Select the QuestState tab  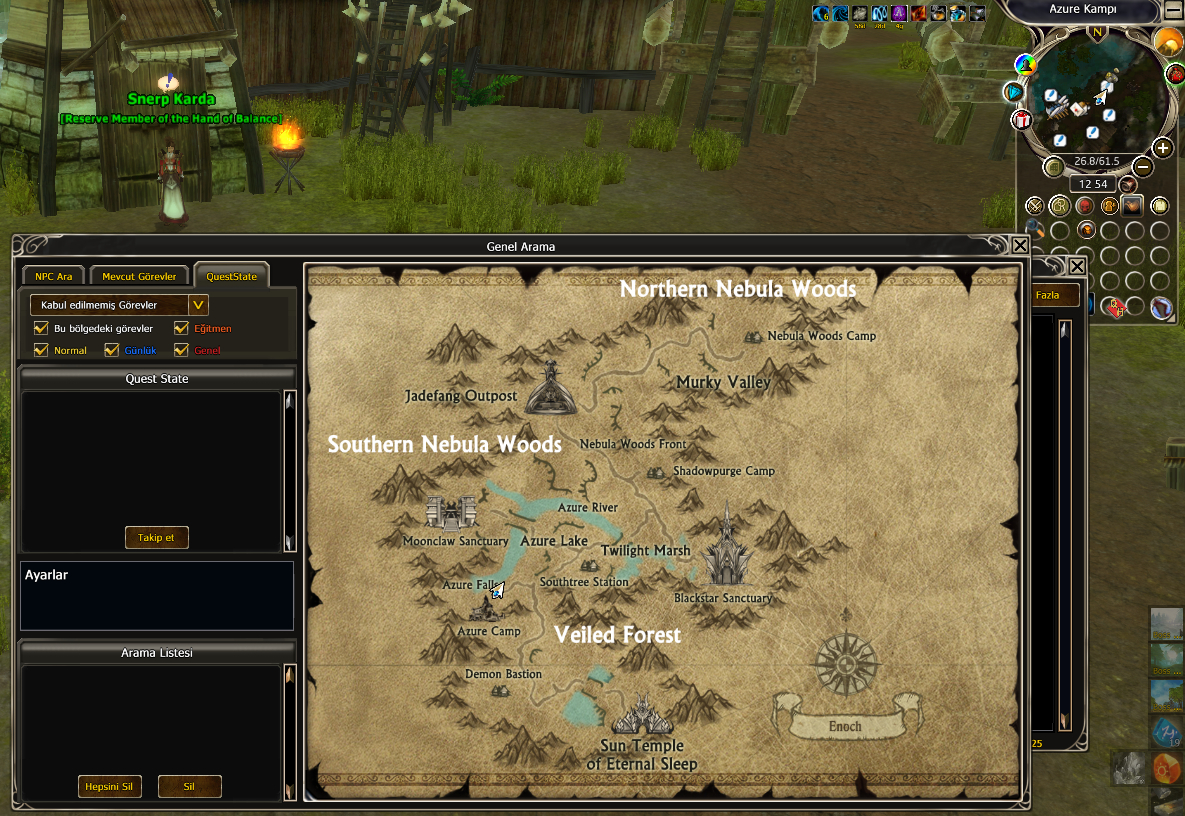pos(231,276)
